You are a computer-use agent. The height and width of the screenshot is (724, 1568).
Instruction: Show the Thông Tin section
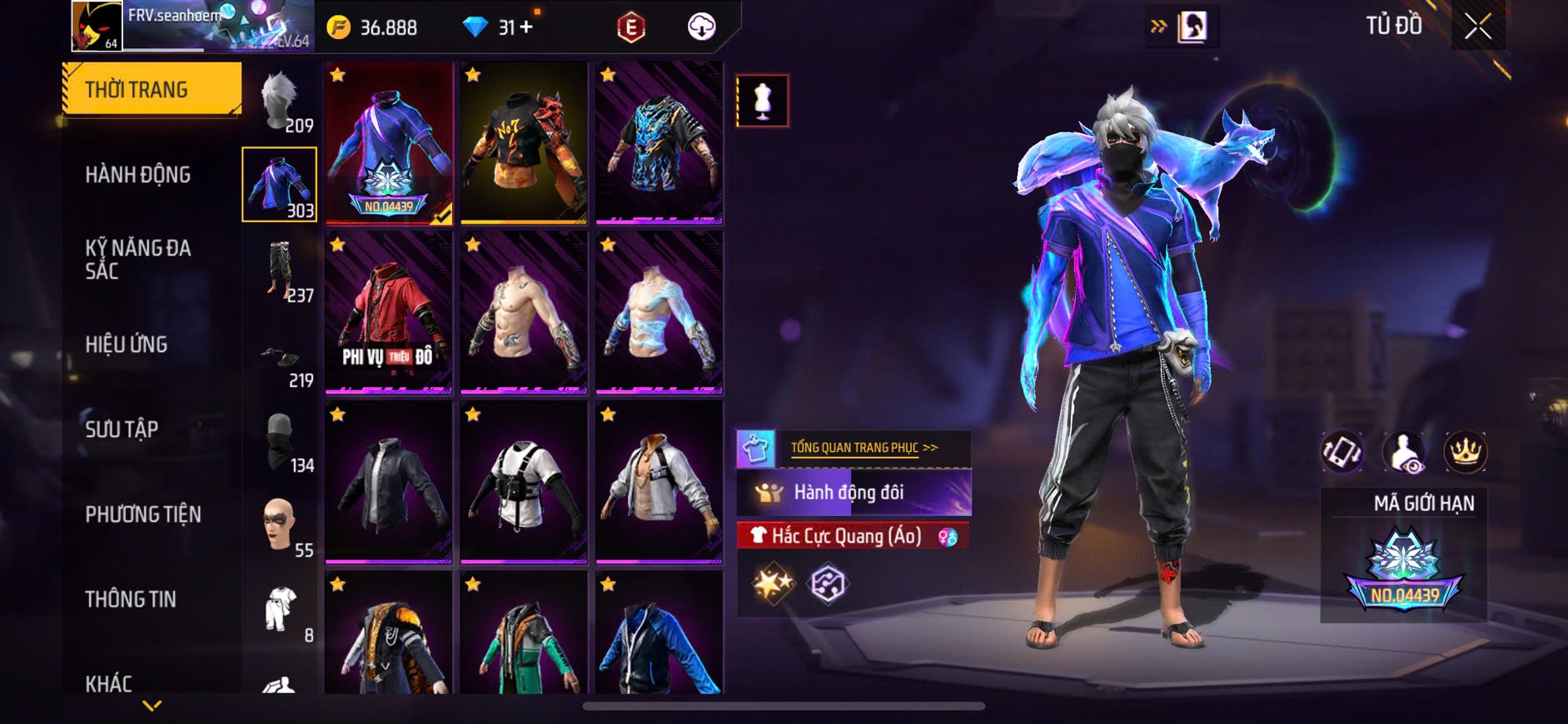pyautogui.click(x=131, y=599)
